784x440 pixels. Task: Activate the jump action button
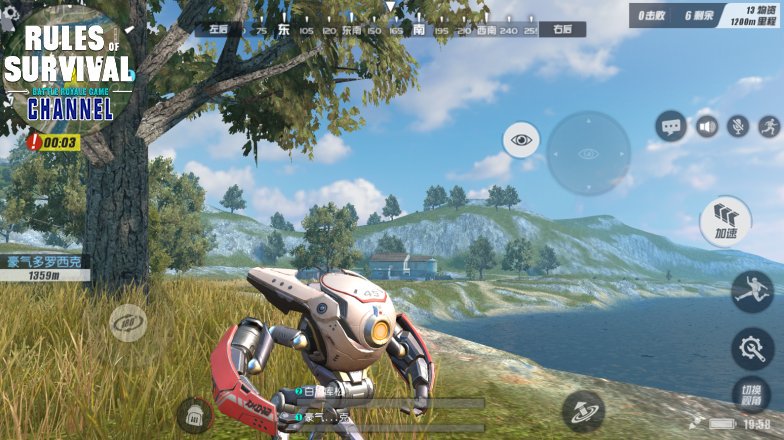(x=751, y=291)
